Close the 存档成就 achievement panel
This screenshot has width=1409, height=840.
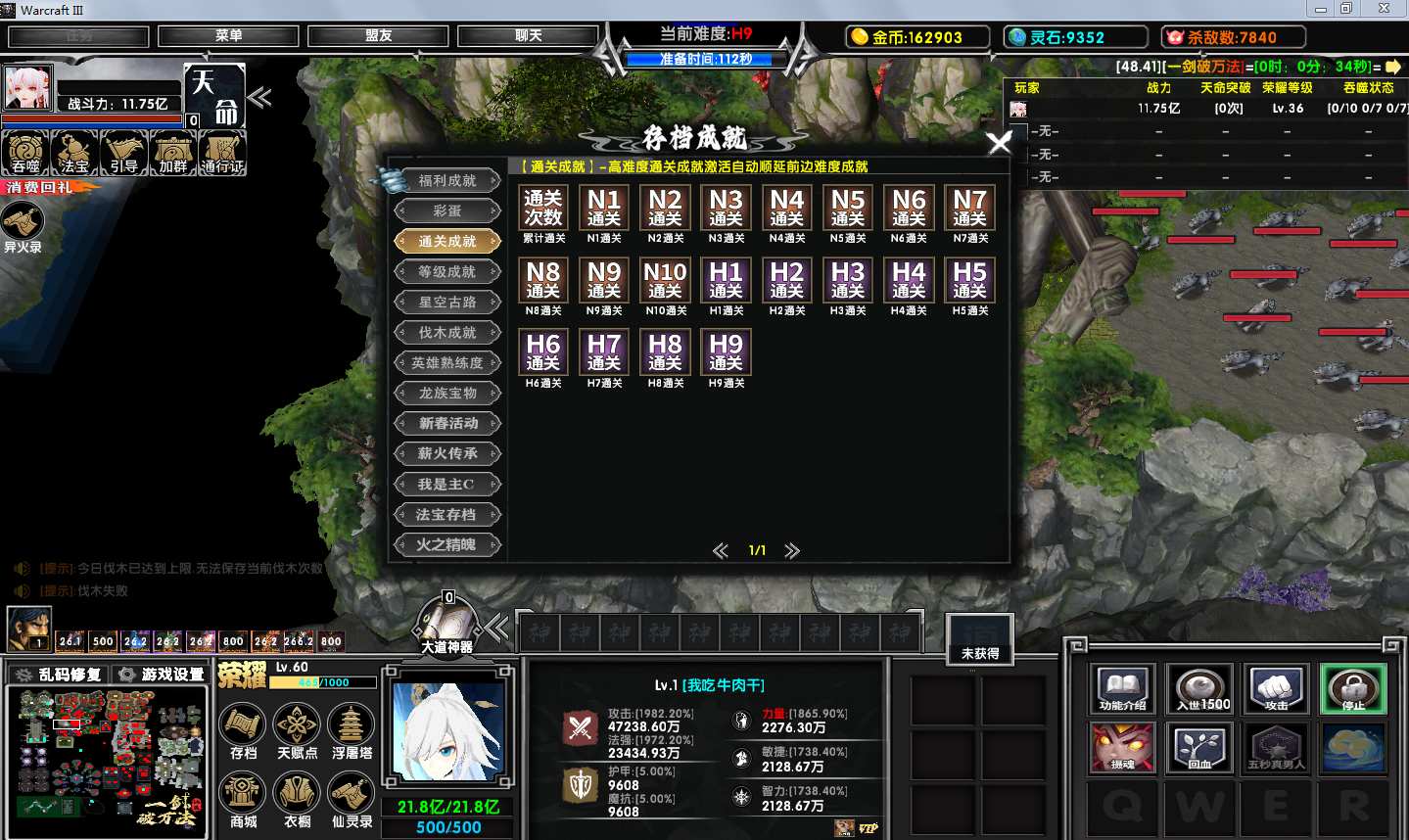pos(999,143)
